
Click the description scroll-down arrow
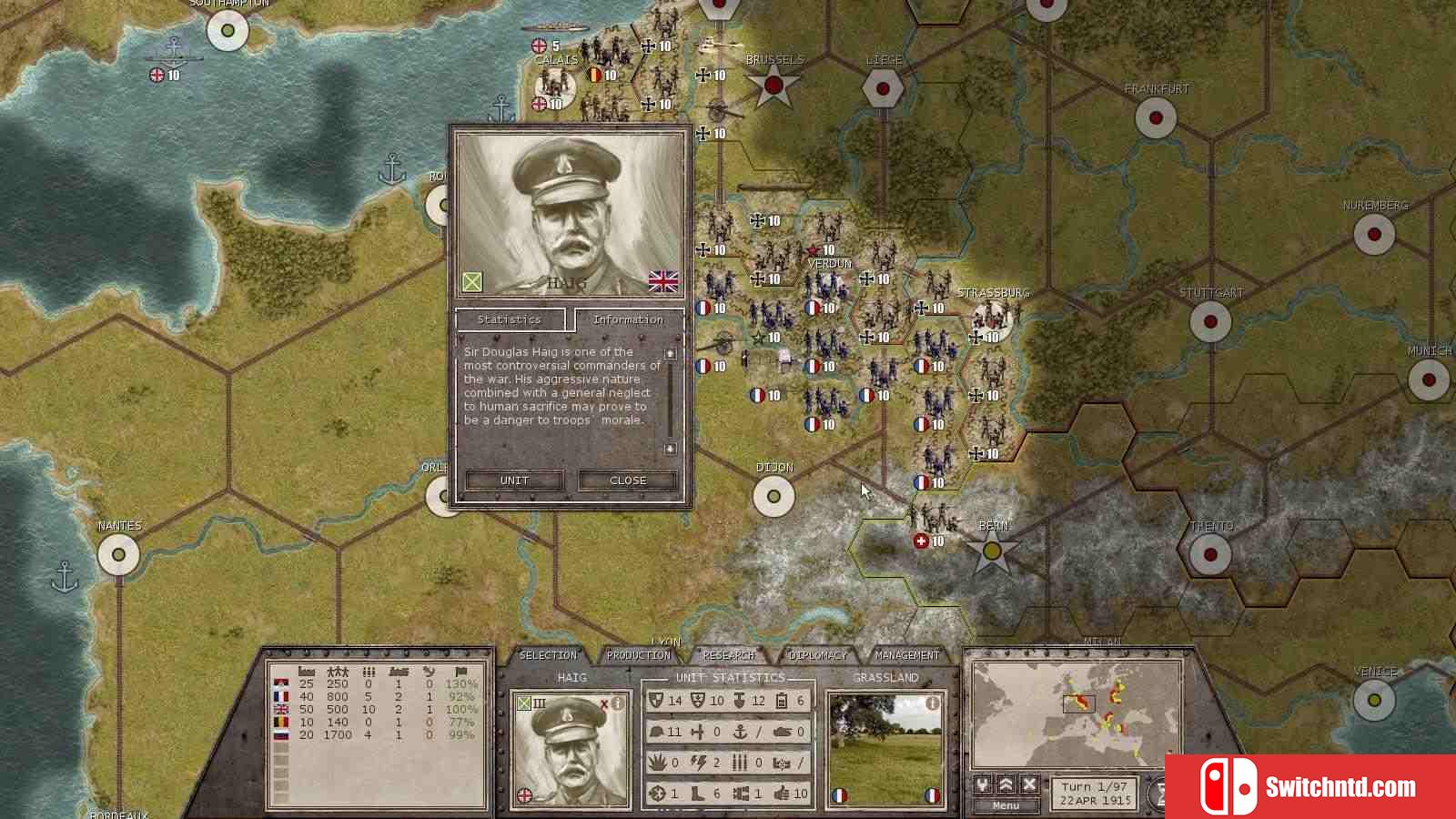pos(671,449)
